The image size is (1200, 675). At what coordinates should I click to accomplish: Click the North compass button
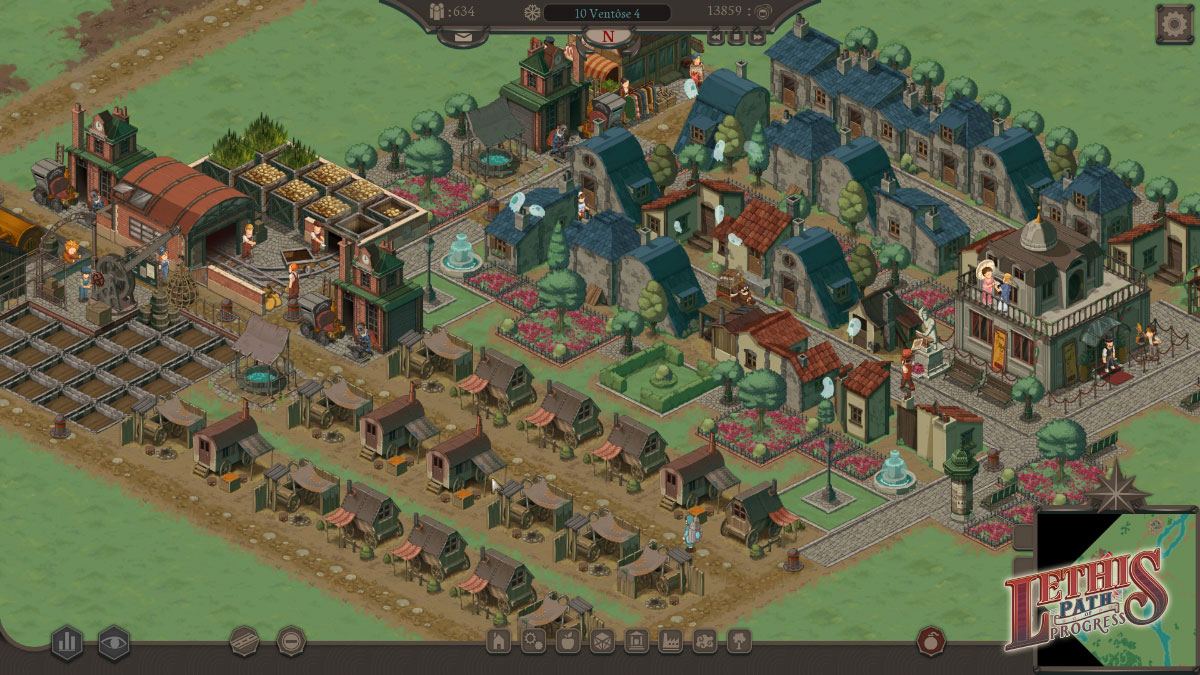pyautogui.click(x=608, y=37)
